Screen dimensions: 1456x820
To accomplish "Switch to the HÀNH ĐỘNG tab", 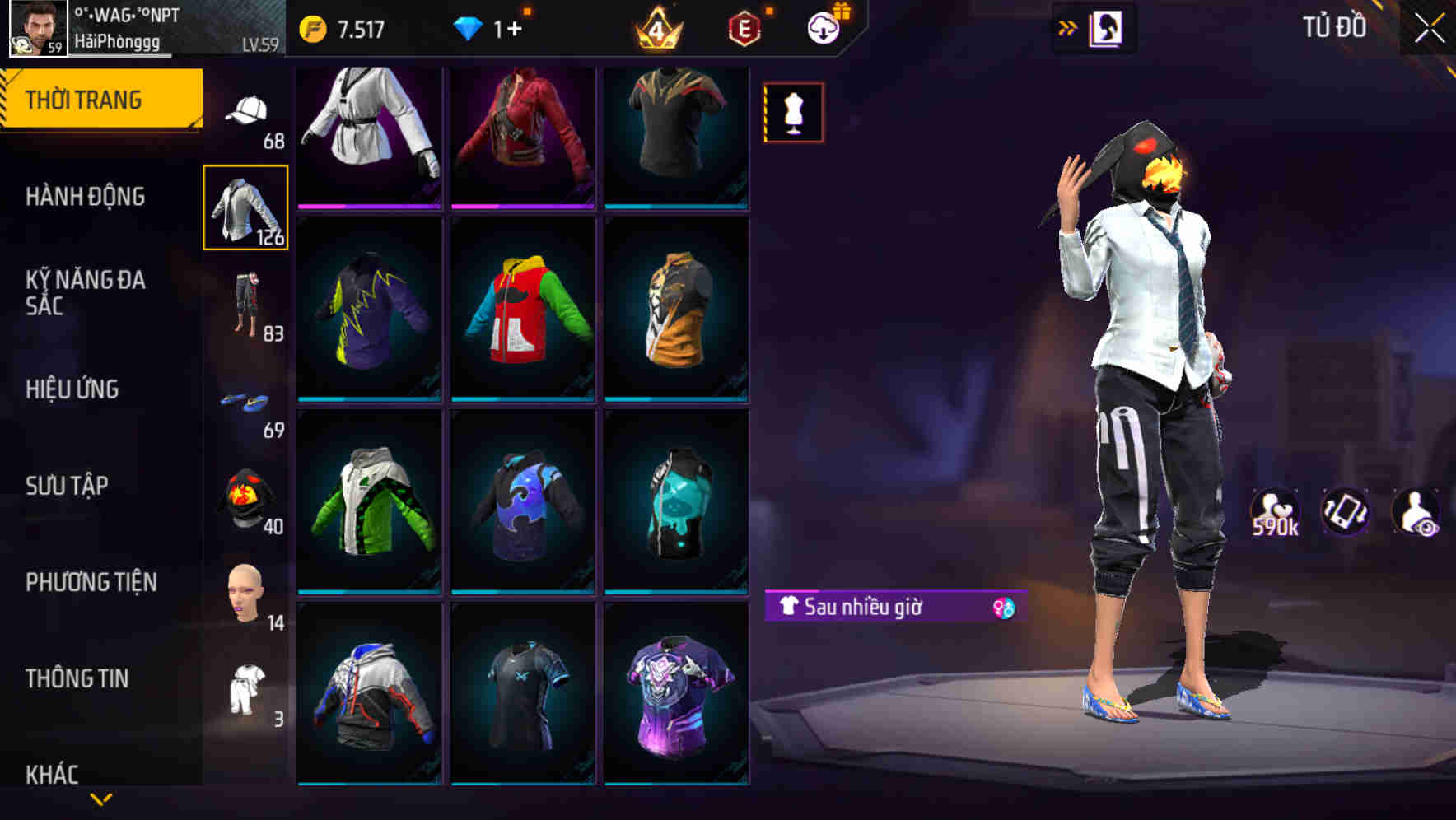I will [x=85, y=196].
